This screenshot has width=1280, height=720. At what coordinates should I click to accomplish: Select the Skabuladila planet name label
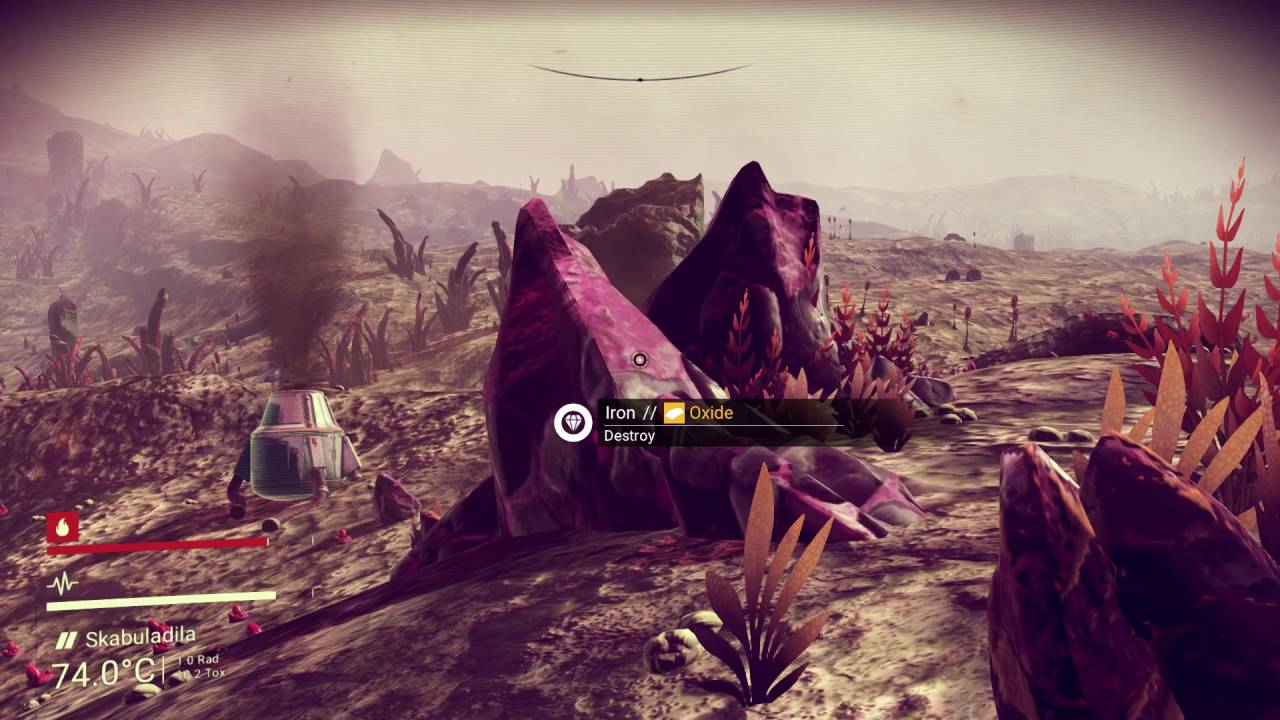(x=140, y=638)
